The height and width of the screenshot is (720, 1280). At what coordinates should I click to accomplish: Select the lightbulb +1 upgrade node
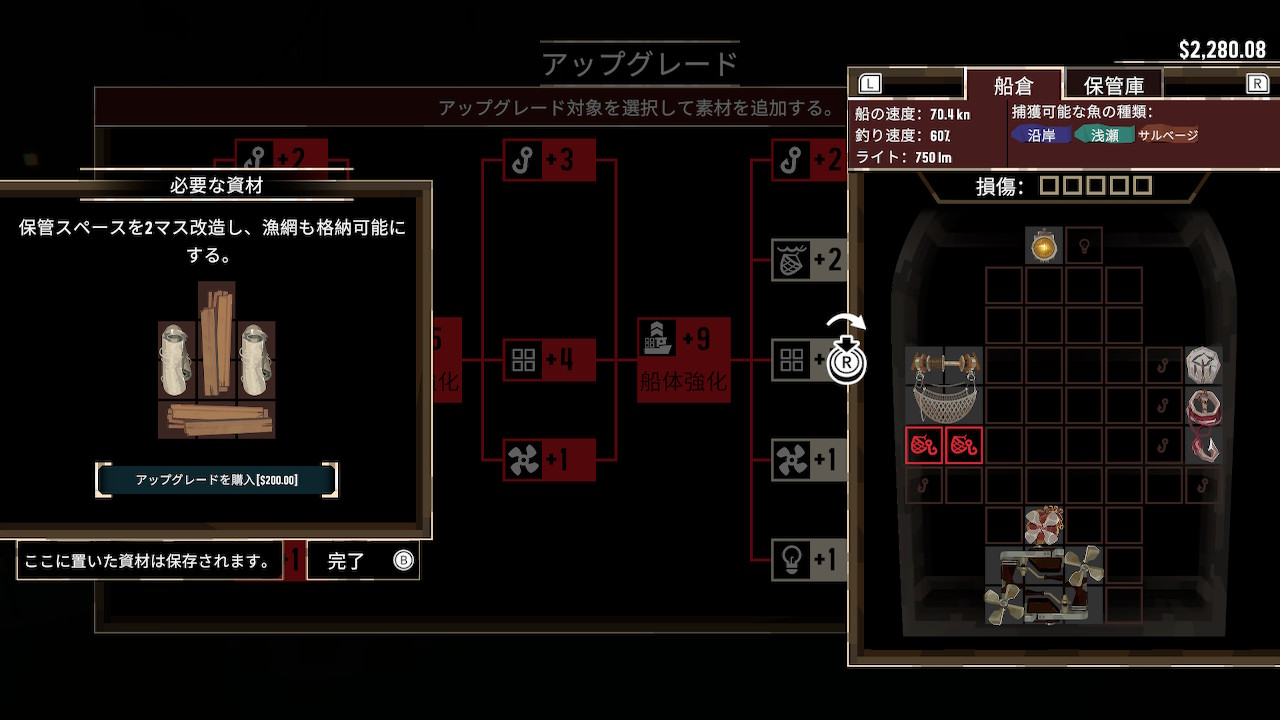pyautogui.click(x=808, y=560)
